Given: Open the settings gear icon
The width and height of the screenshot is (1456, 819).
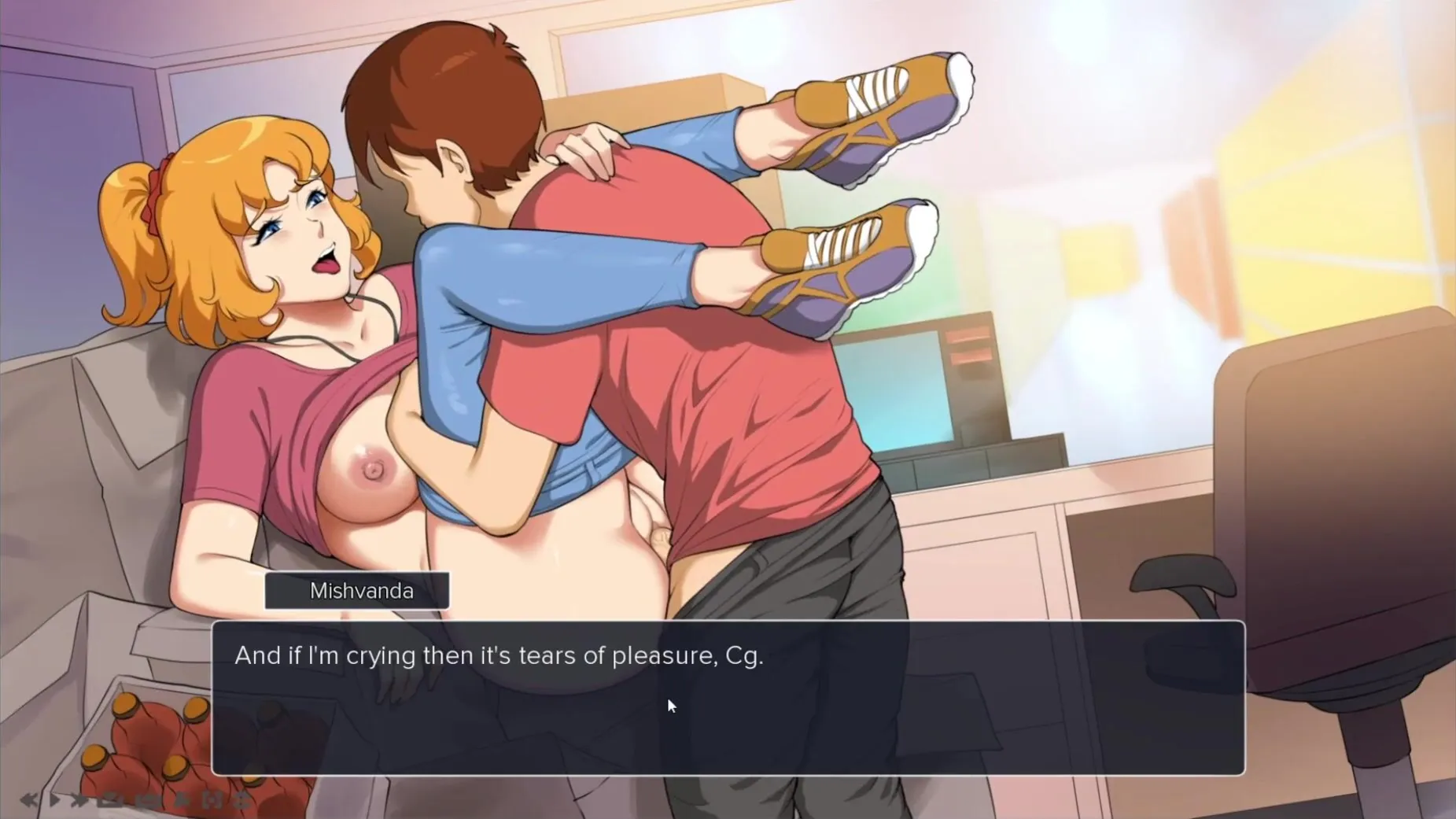Looking at the screenshot, I should click(x=243, y=800).
